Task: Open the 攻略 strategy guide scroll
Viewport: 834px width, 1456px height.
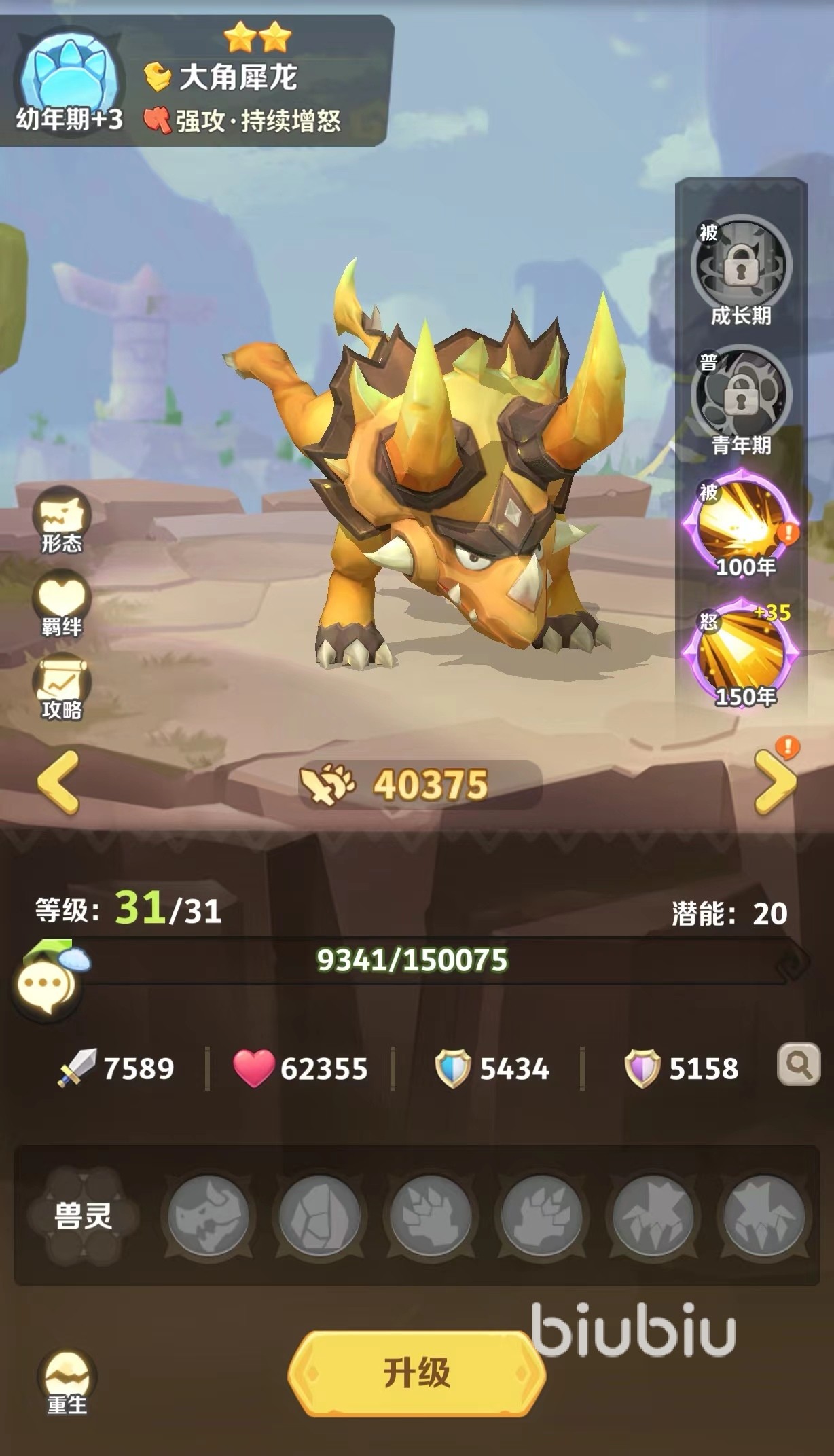Action: pyautogui.click(x=62, y=687)
